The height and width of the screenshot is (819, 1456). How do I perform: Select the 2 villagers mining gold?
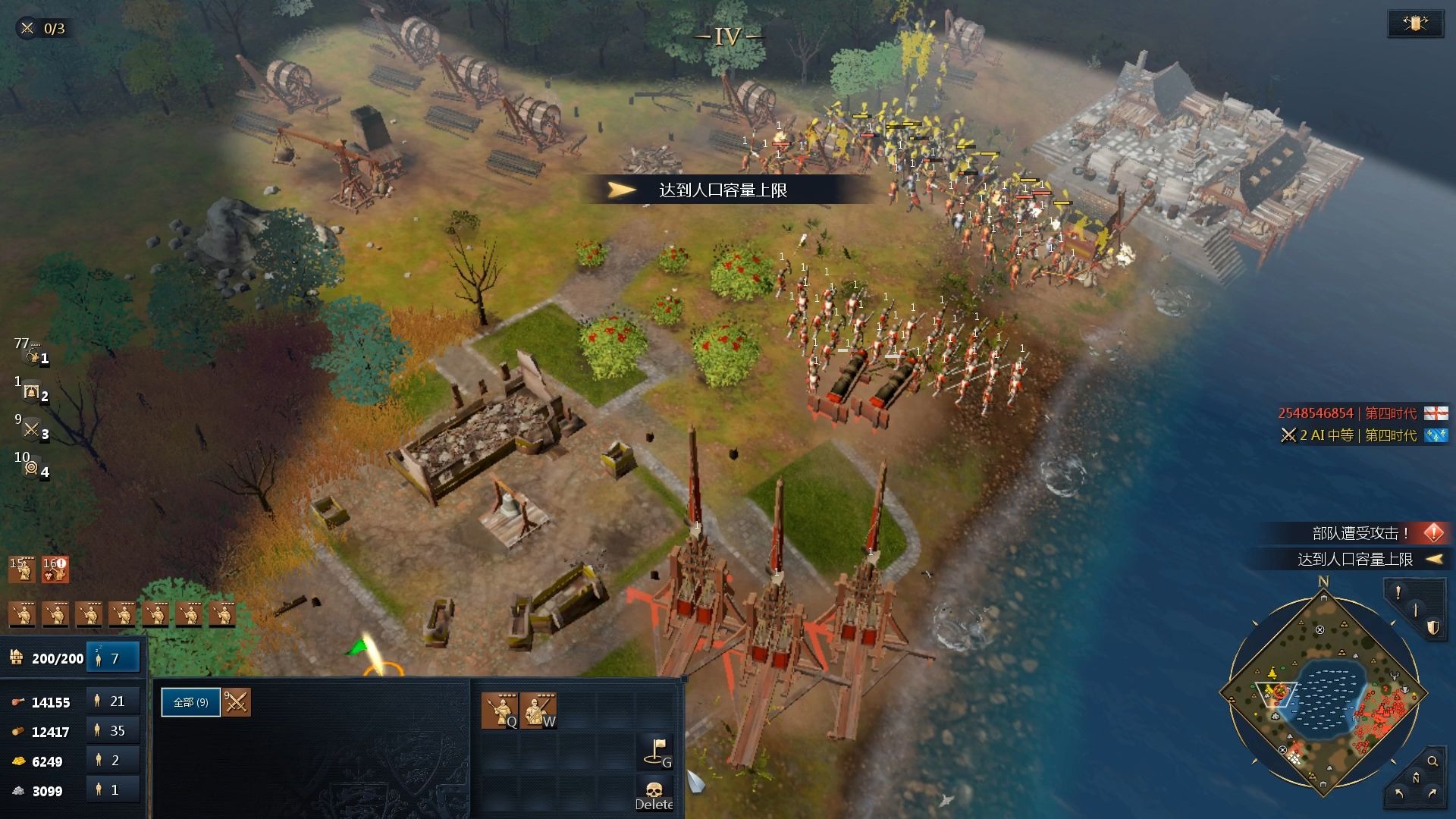click(x=112, y=761)
